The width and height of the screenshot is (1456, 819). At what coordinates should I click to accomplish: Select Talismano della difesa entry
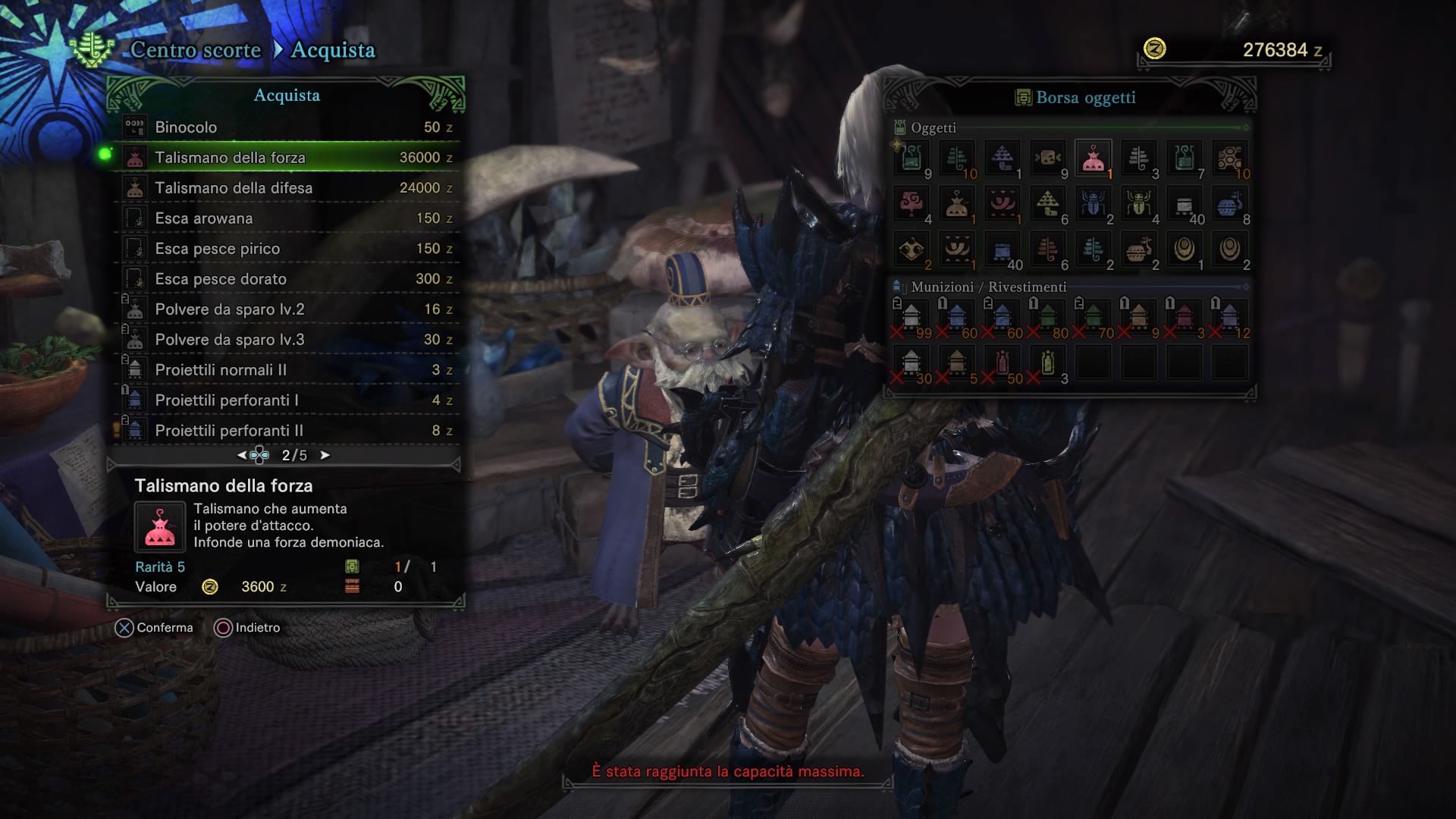(288, 188)
